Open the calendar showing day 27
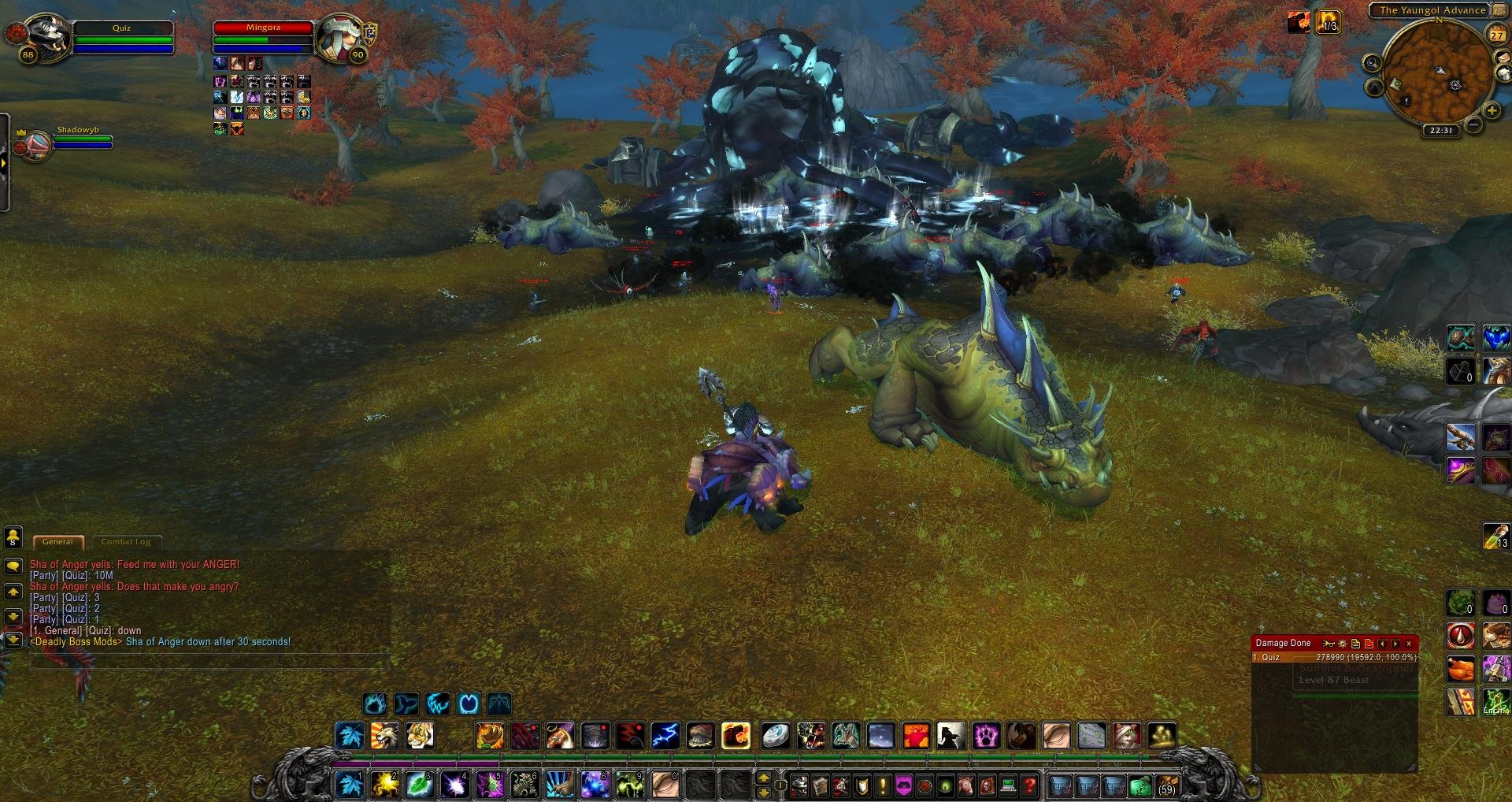Viewport: 1512px width, 802px height. point(1496,35)
